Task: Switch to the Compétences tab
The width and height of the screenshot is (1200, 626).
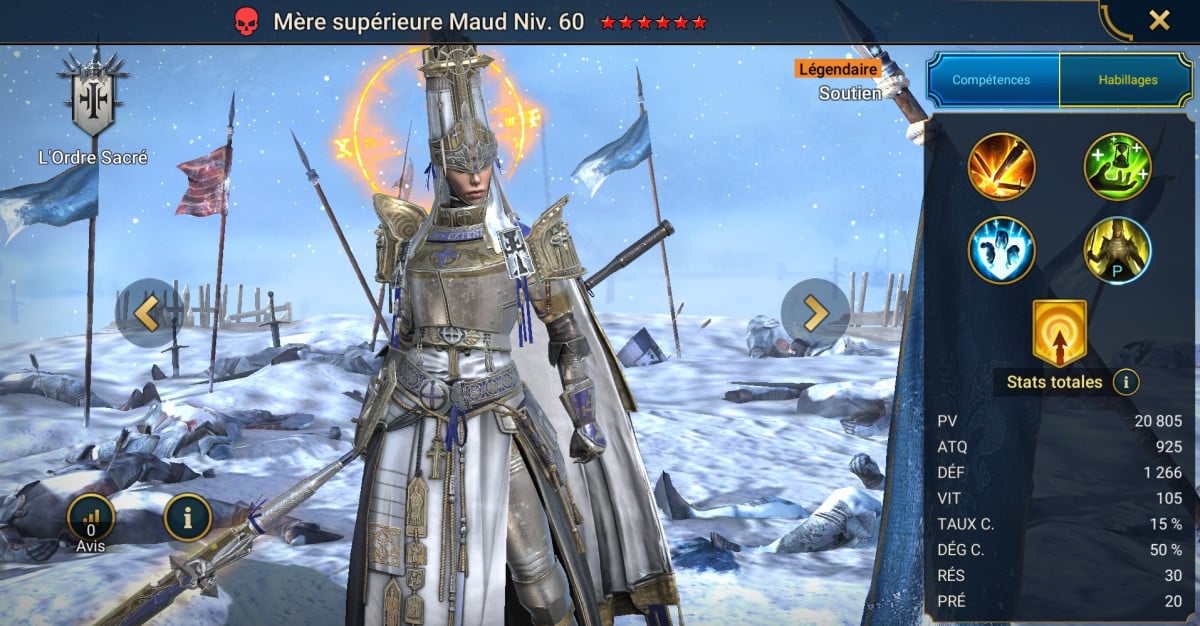Action: click(x=992, y=80)
